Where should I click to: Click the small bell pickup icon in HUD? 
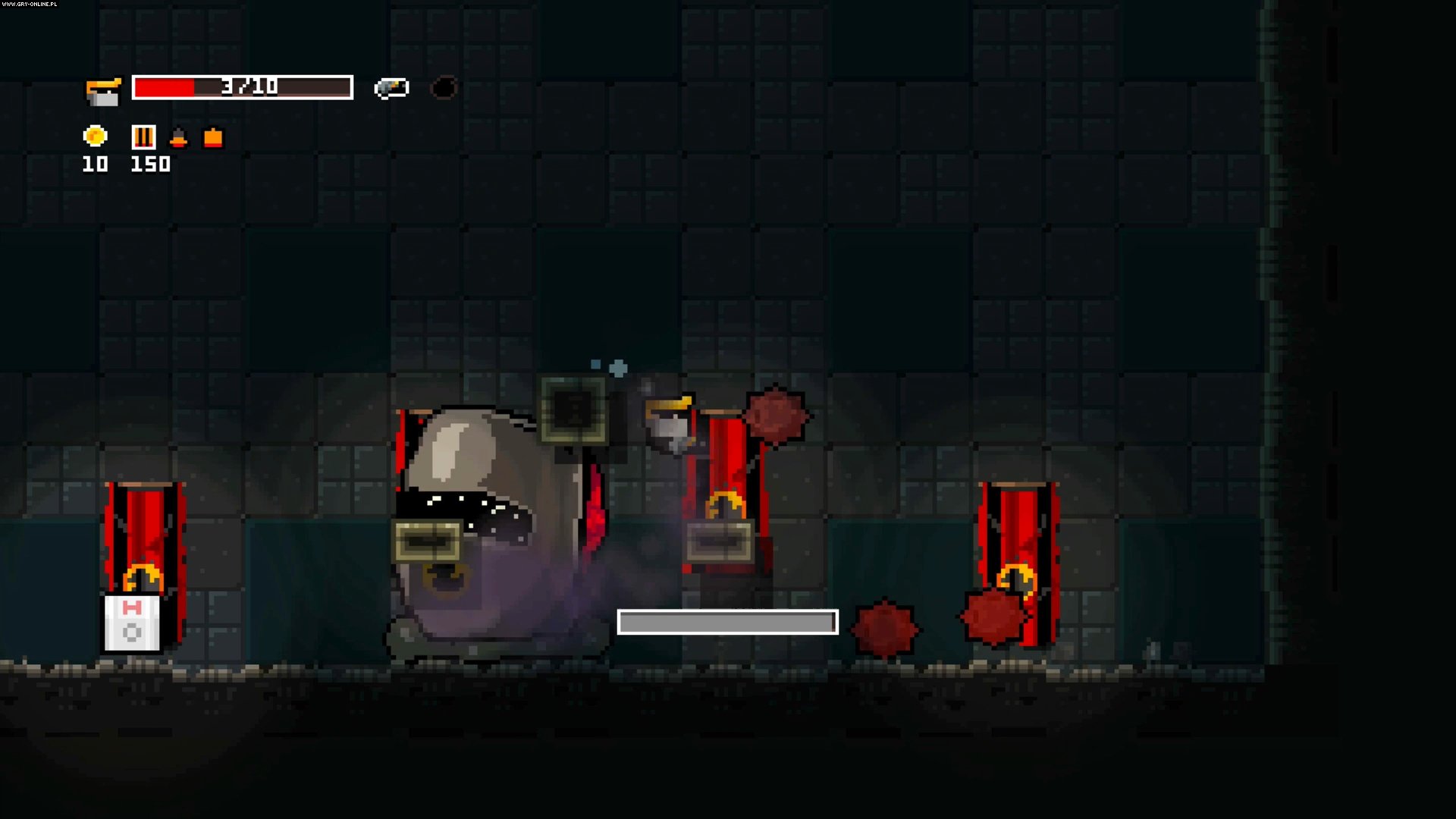(x=179, y=139)
